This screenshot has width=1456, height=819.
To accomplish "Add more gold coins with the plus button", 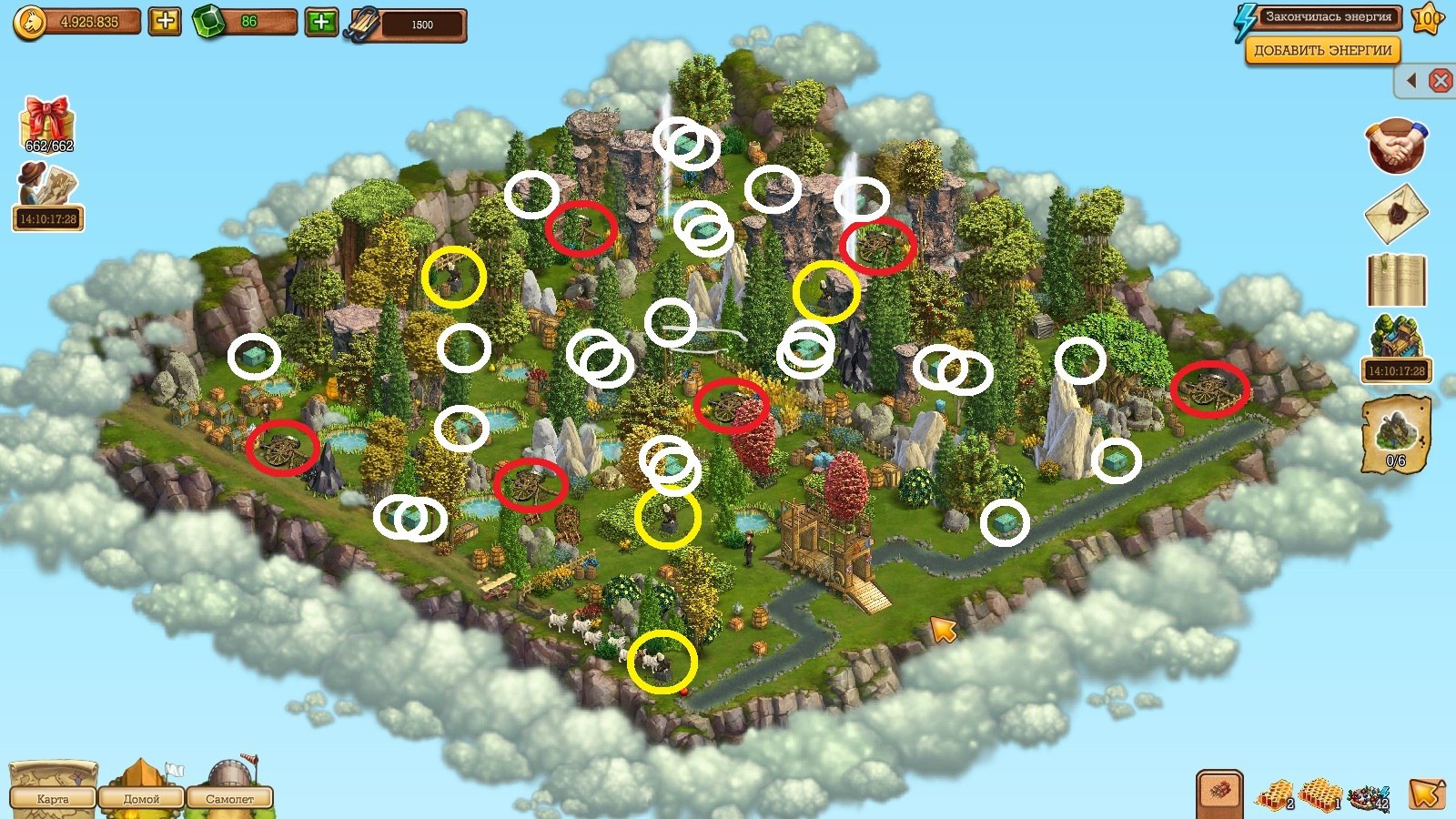I will pyautogui.click(x=165, y=21).
